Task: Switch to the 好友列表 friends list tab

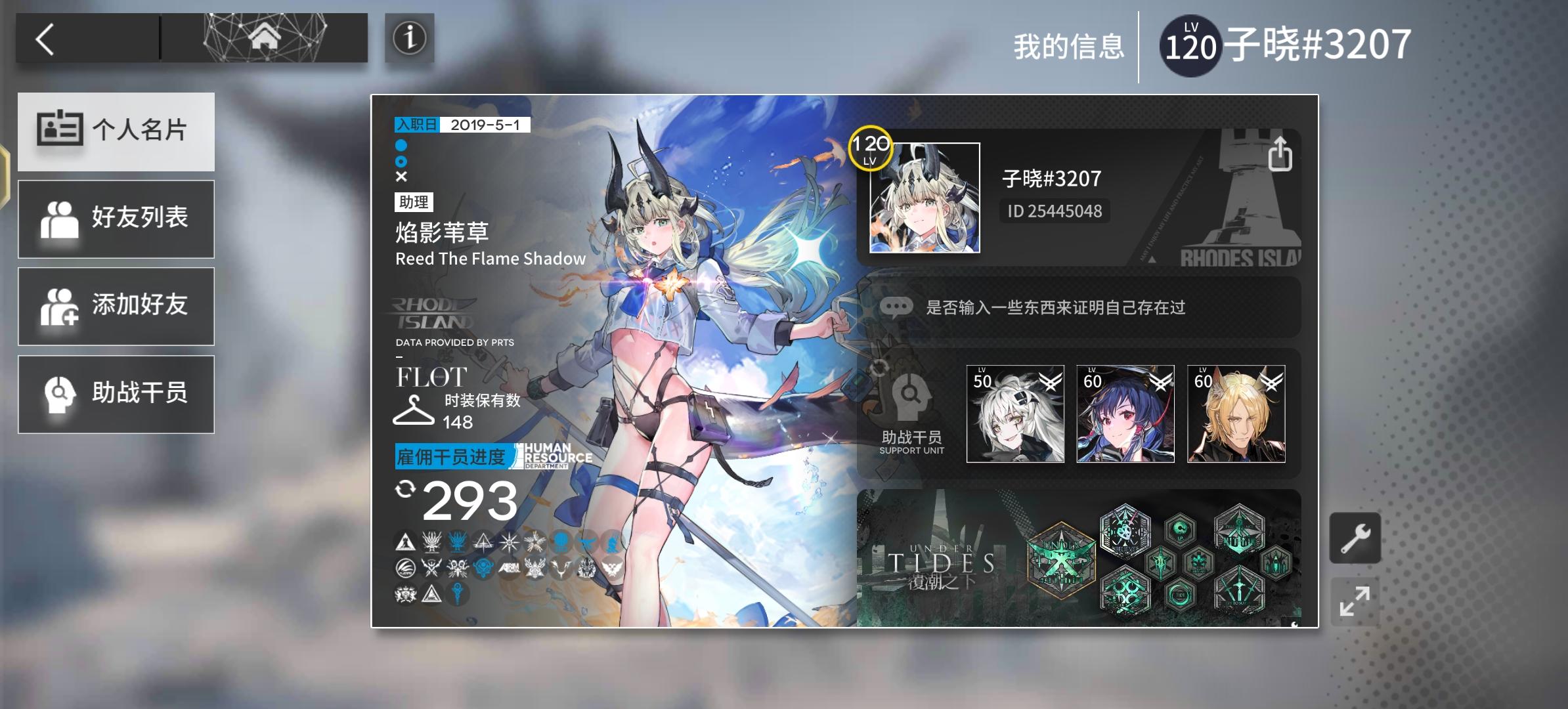Action: (x=116, y=219)
